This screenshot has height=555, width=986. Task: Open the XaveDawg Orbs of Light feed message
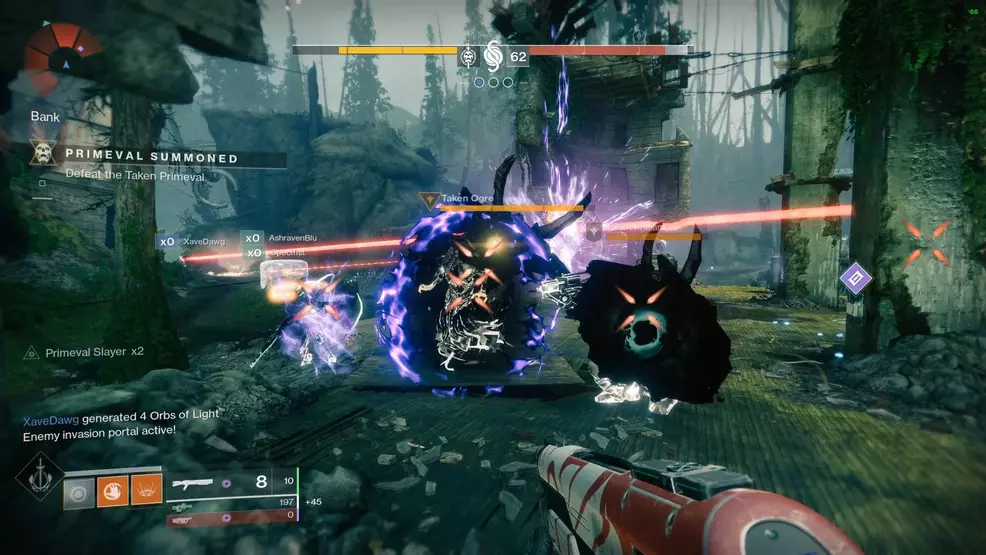121,415
